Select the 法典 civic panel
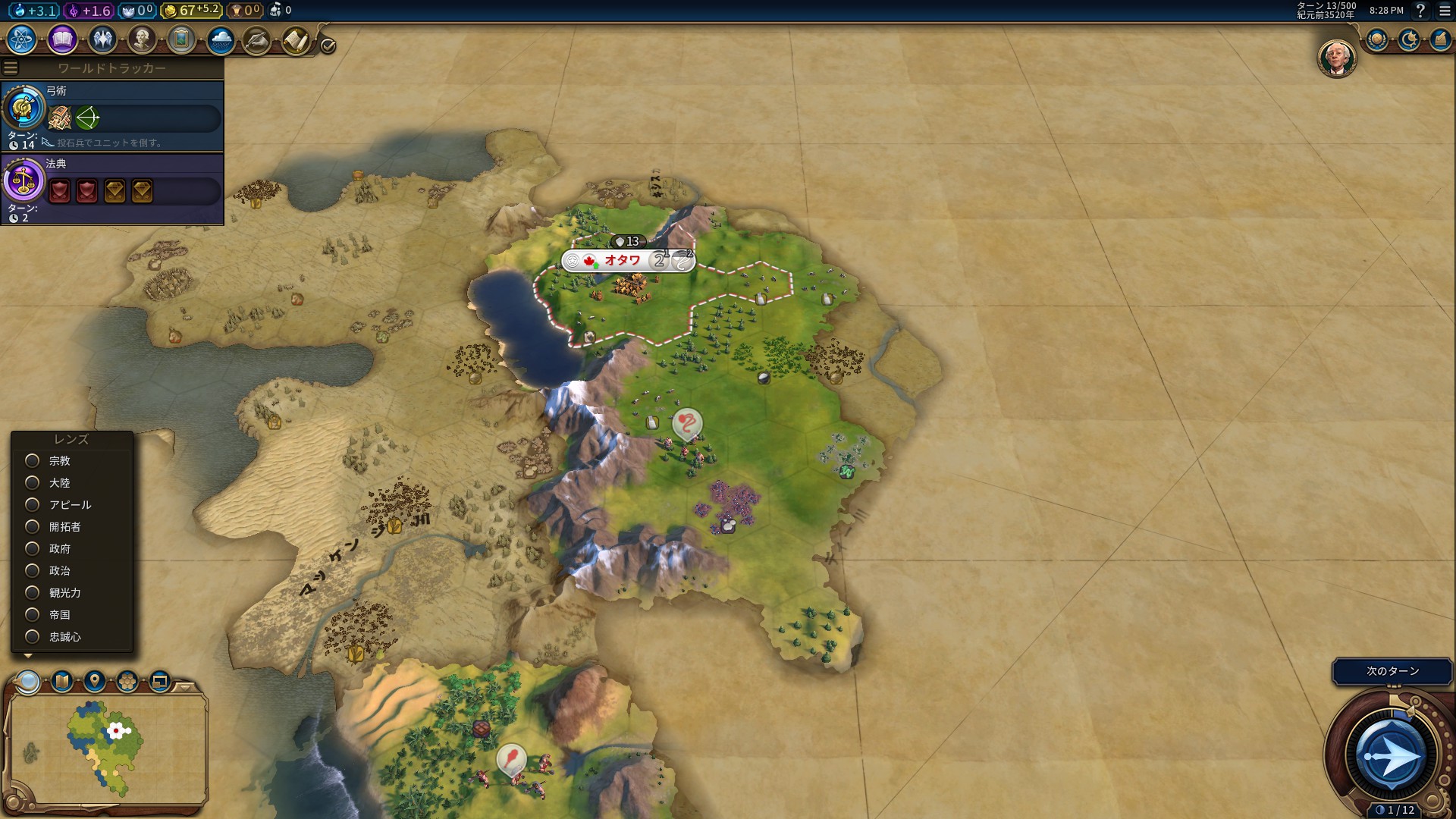The width and height of the screenshot is (1456, 819). pyautogui.click(x=112, y=189)
